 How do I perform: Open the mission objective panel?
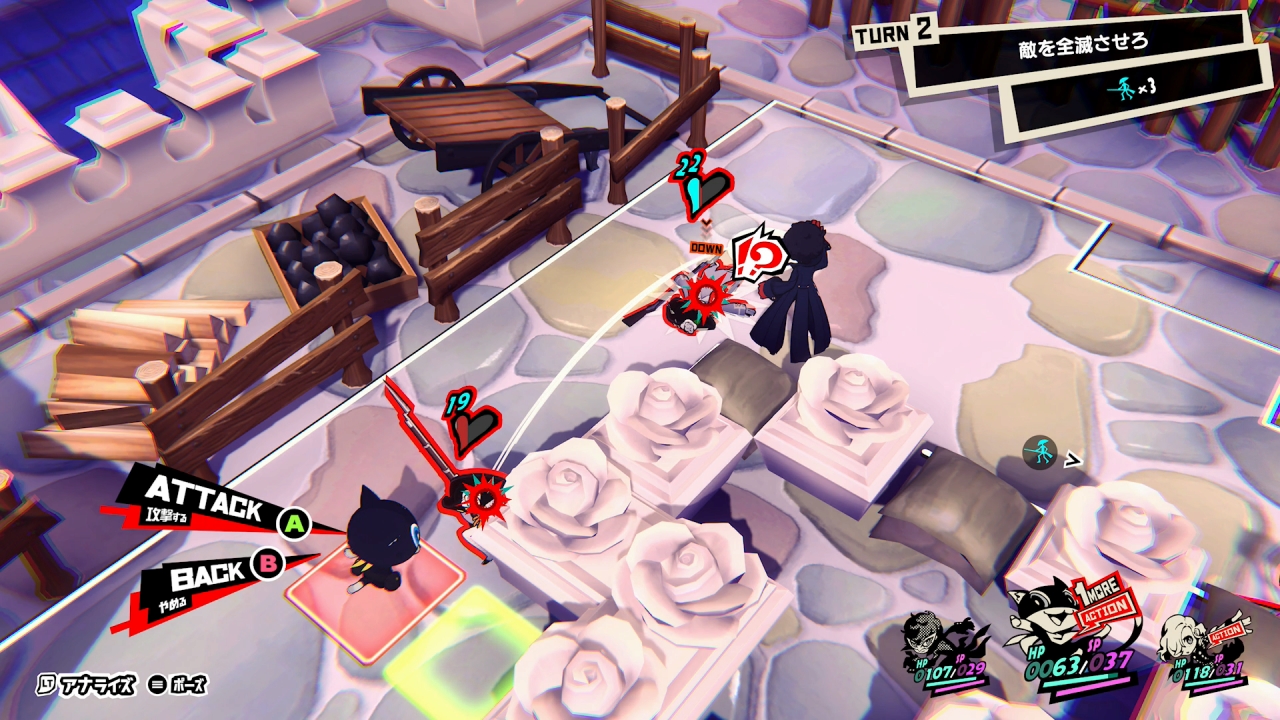click(x=1080, y=65)
